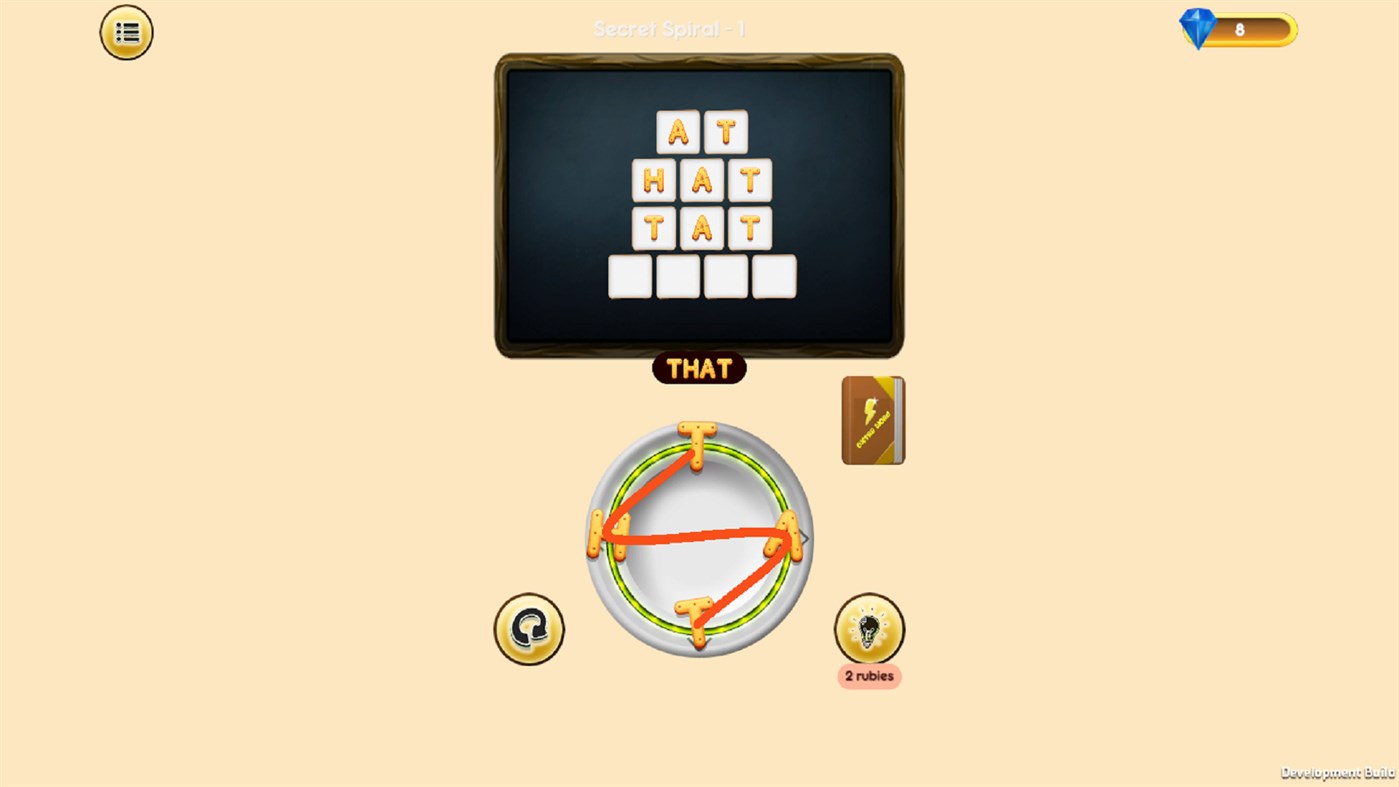Viewport: 1399px width, 787px height.
Task: Click the Development Build label
Action: point(1337,771)
